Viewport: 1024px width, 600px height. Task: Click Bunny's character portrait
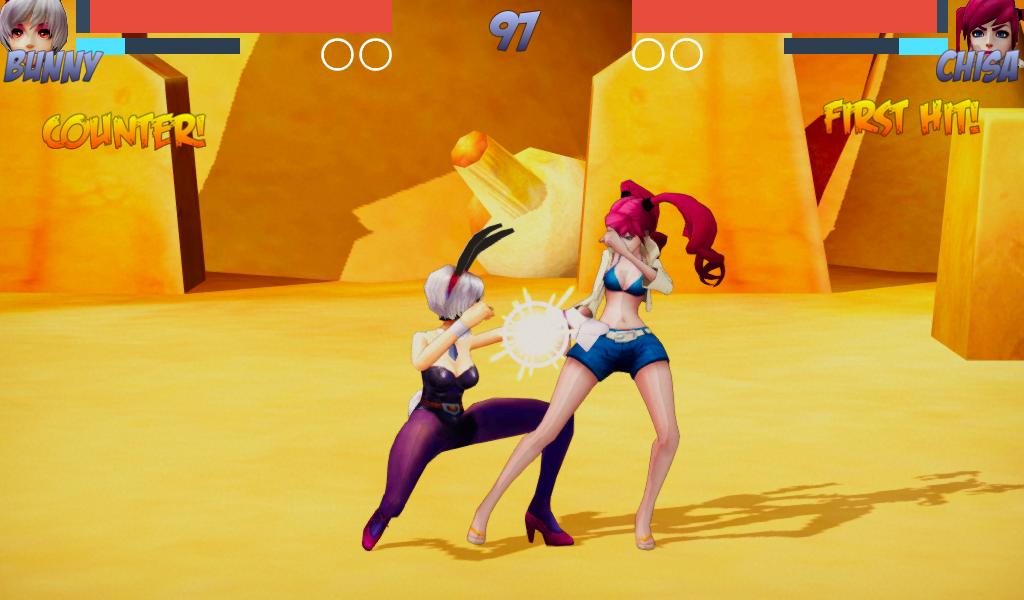point(36,26)
